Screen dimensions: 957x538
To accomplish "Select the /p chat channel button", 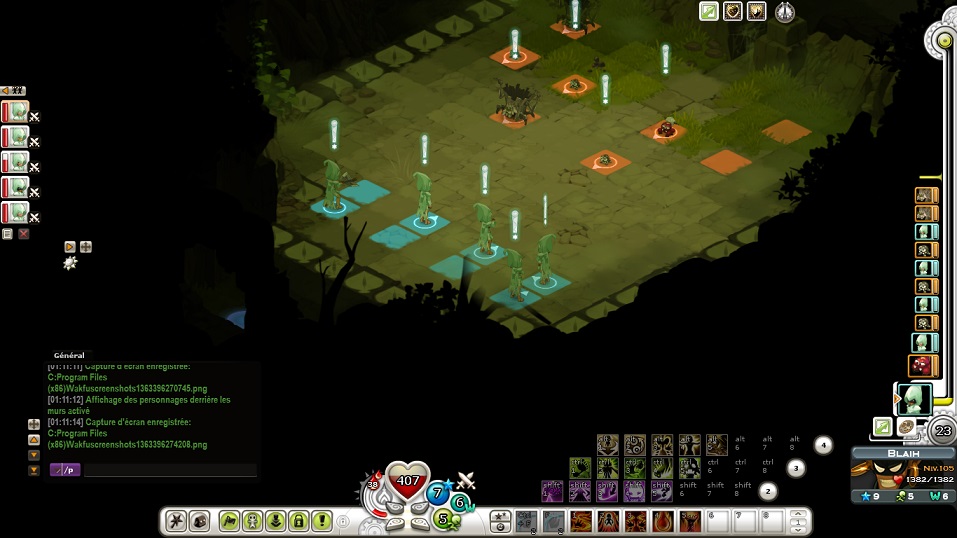I will point(65,470).
